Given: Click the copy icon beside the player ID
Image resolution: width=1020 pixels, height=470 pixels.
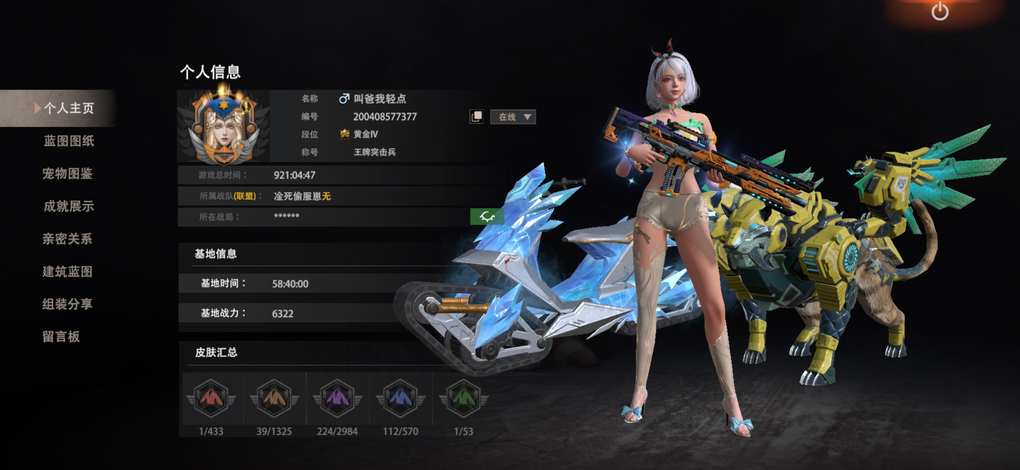Looking at the screenshot, I should (x=476, y=117).
